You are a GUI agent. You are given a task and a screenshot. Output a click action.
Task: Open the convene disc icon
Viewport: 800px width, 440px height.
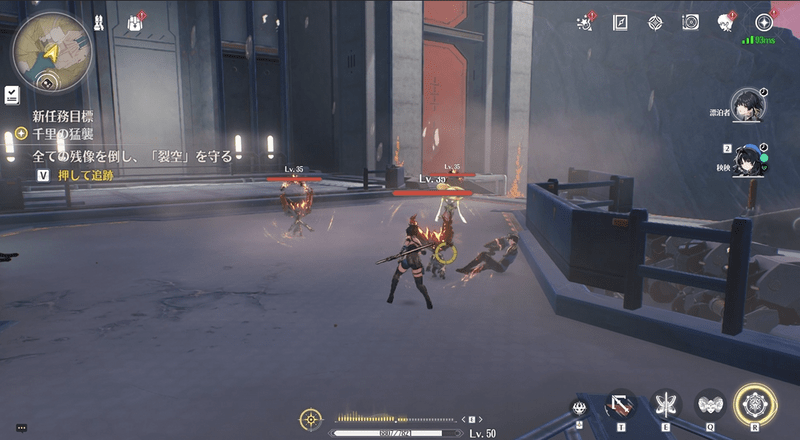tap(690, 22)
